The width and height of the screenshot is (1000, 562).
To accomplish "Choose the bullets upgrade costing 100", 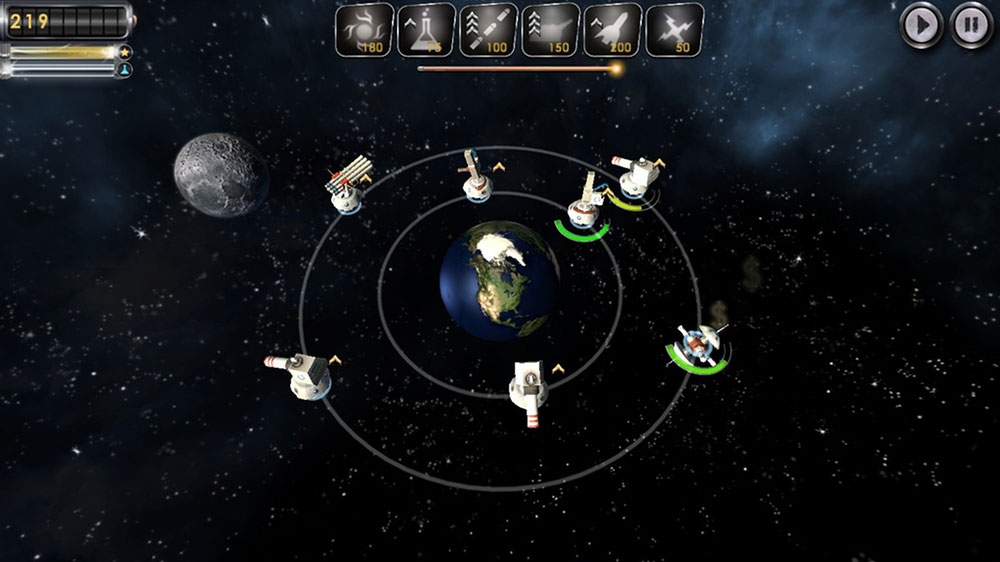I will 488,30.
